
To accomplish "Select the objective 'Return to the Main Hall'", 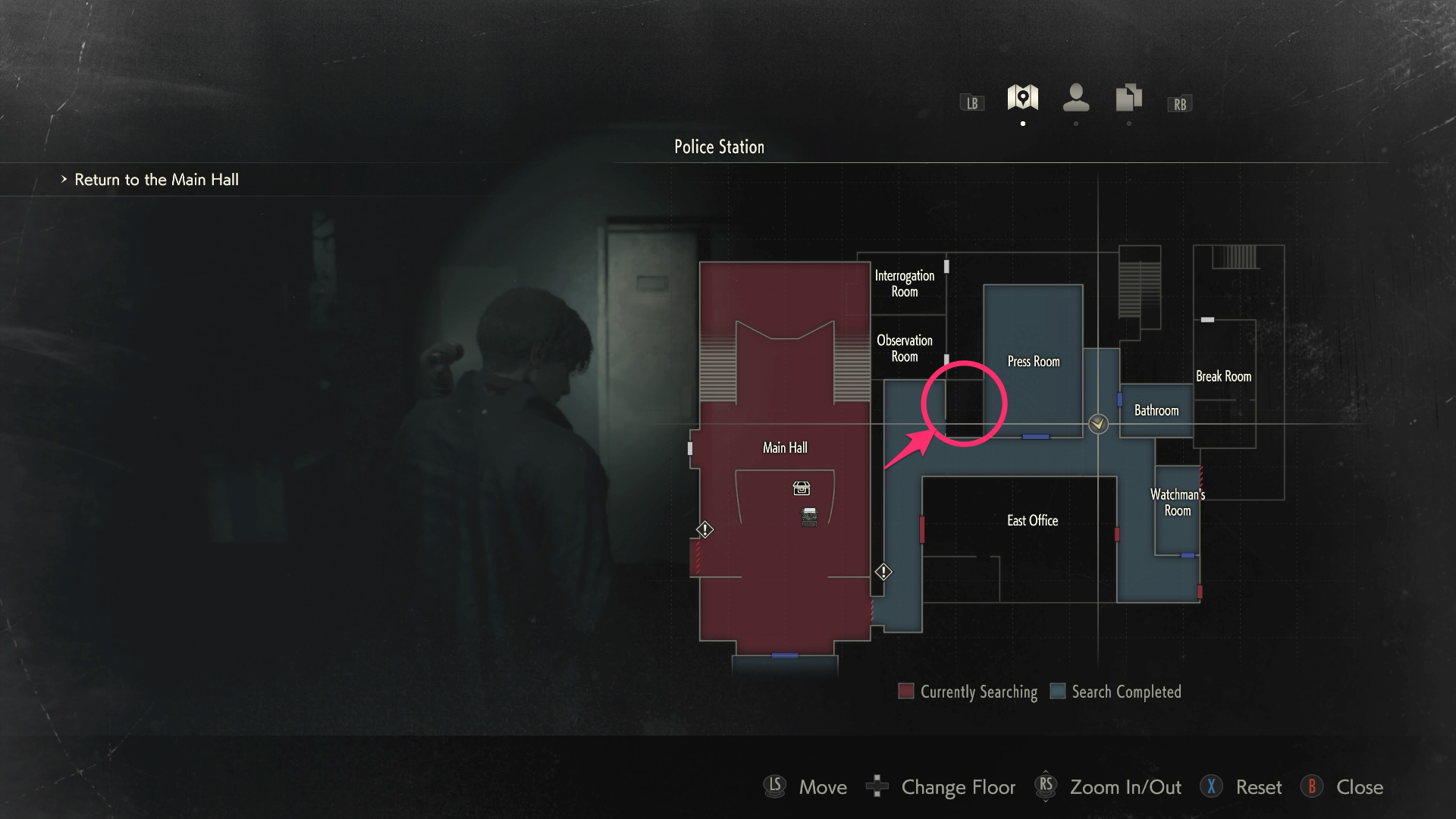I will tap(156, 180).
